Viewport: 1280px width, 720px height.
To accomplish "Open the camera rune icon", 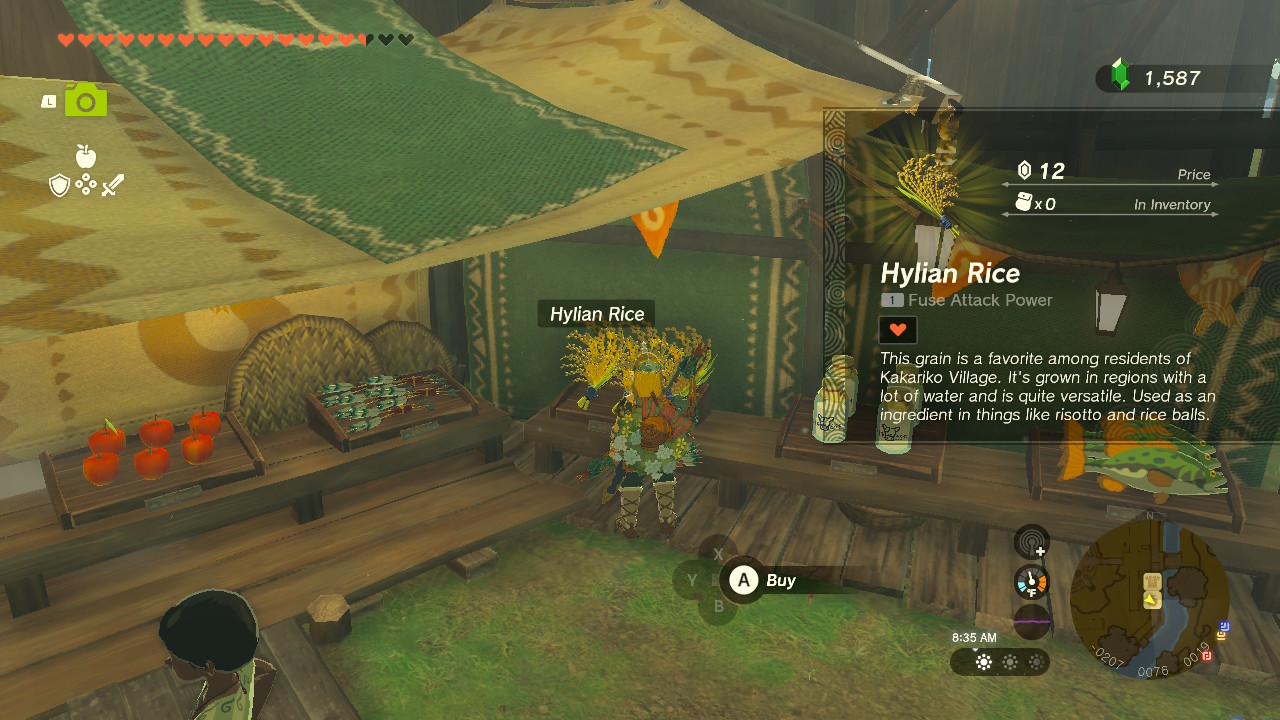I will 86,100.
